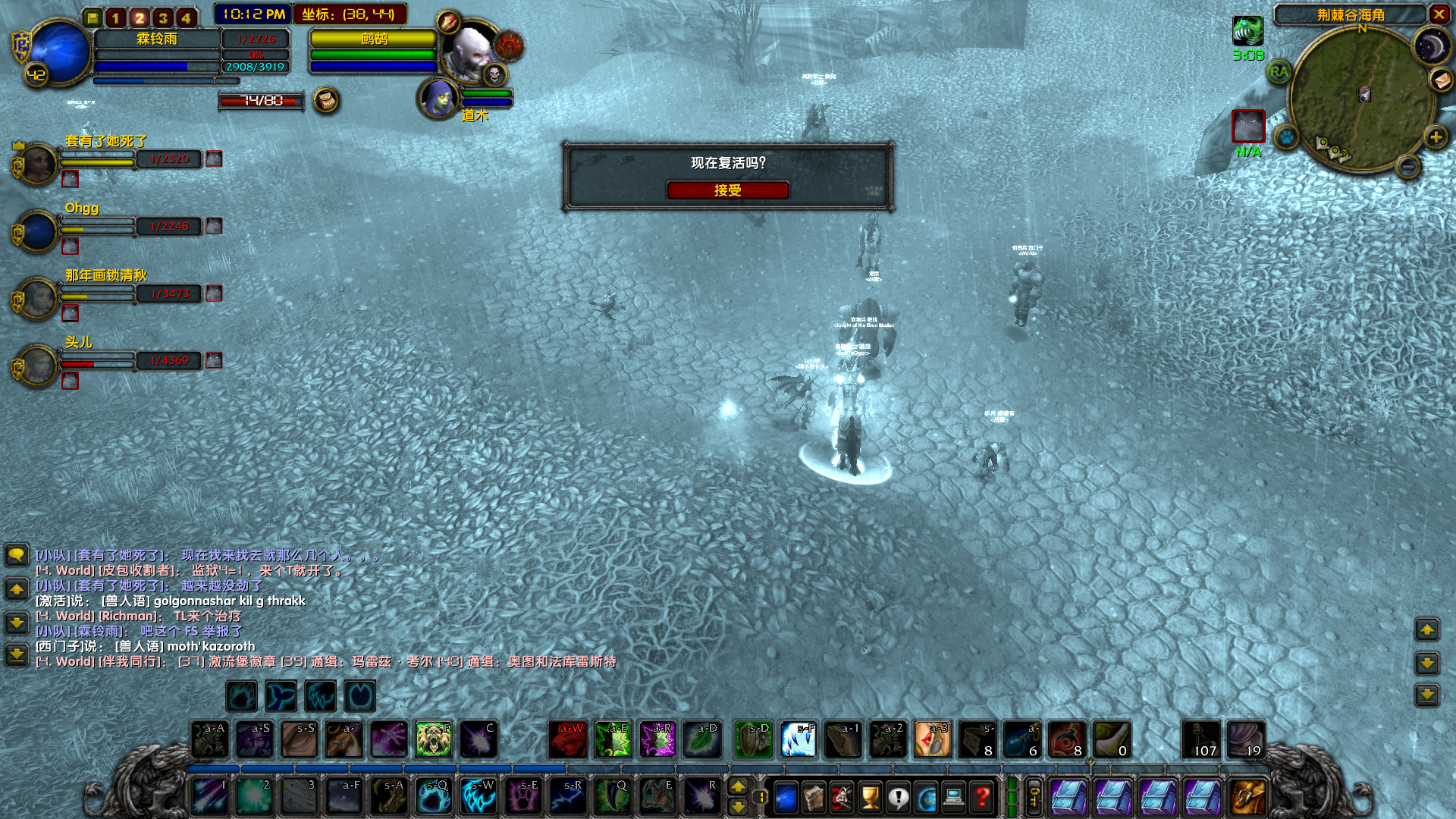Viewport: 1456px width, 819px height.
Task: Open the spellbook from the micro menu
Action: (813, 798)
